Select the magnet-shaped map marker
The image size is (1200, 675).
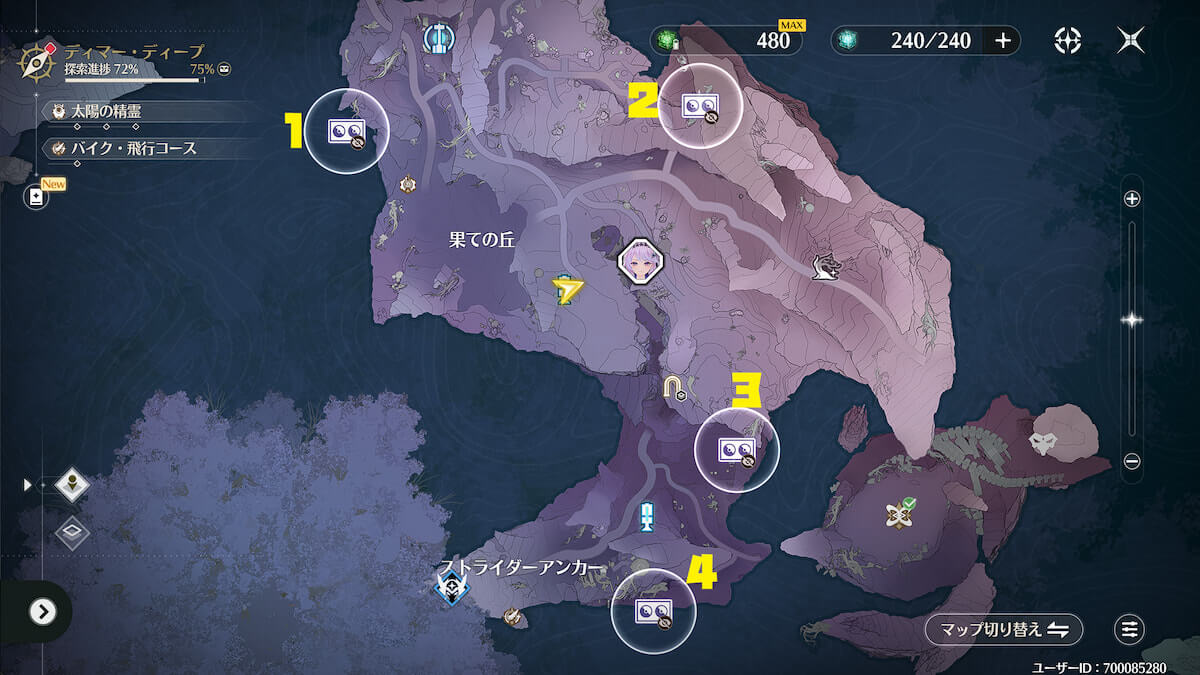coord(674,386)
